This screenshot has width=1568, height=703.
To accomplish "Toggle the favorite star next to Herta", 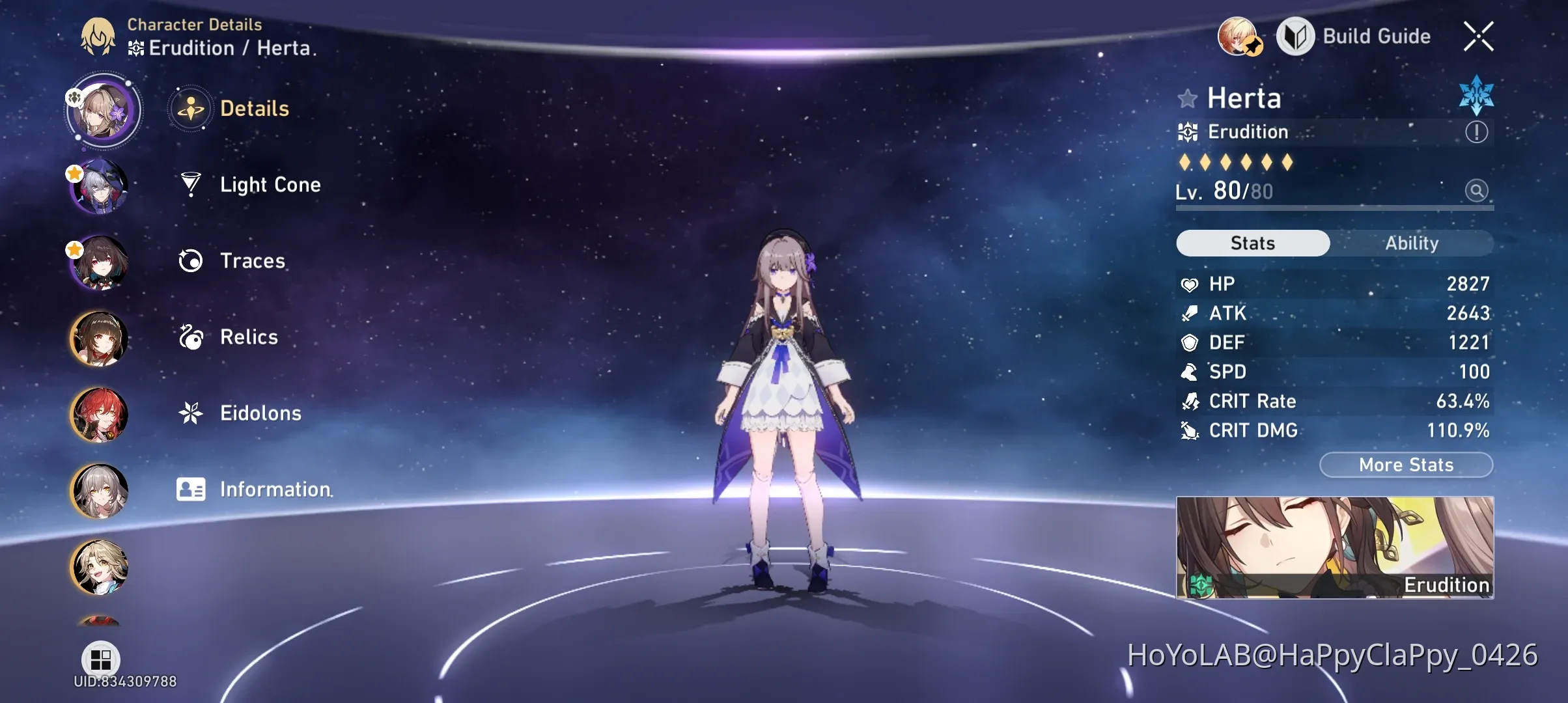I will click(1187, 99).
